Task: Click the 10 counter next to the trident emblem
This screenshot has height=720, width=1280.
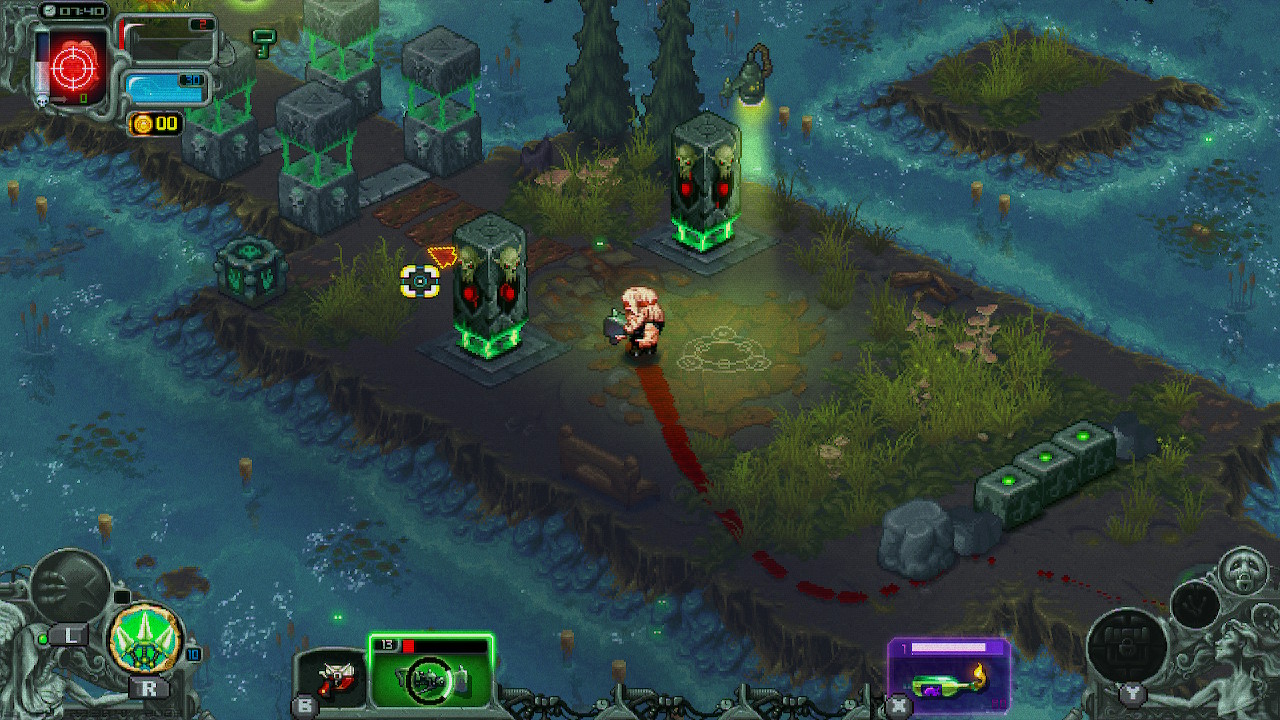Action: (x=193, y=655)
